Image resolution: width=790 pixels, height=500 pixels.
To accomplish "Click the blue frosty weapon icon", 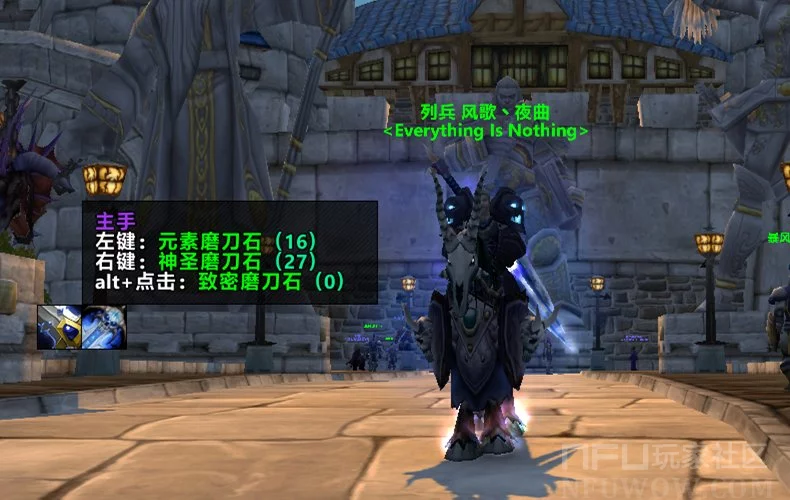I will coord(103,327).
